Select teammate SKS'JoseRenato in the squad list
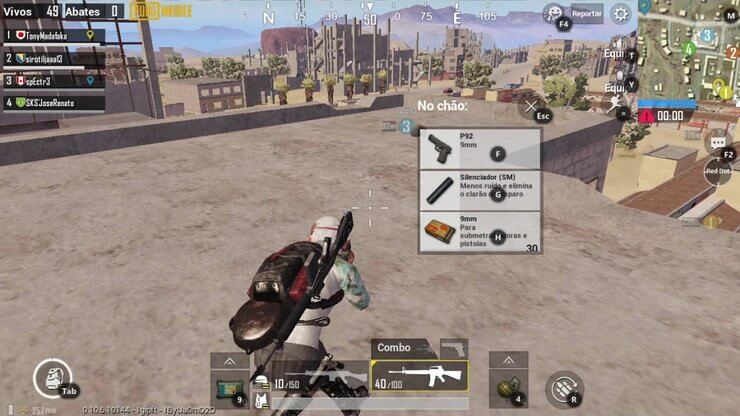Image resolution: width=740 pixels, height=416 pixels. coord(55,102)
